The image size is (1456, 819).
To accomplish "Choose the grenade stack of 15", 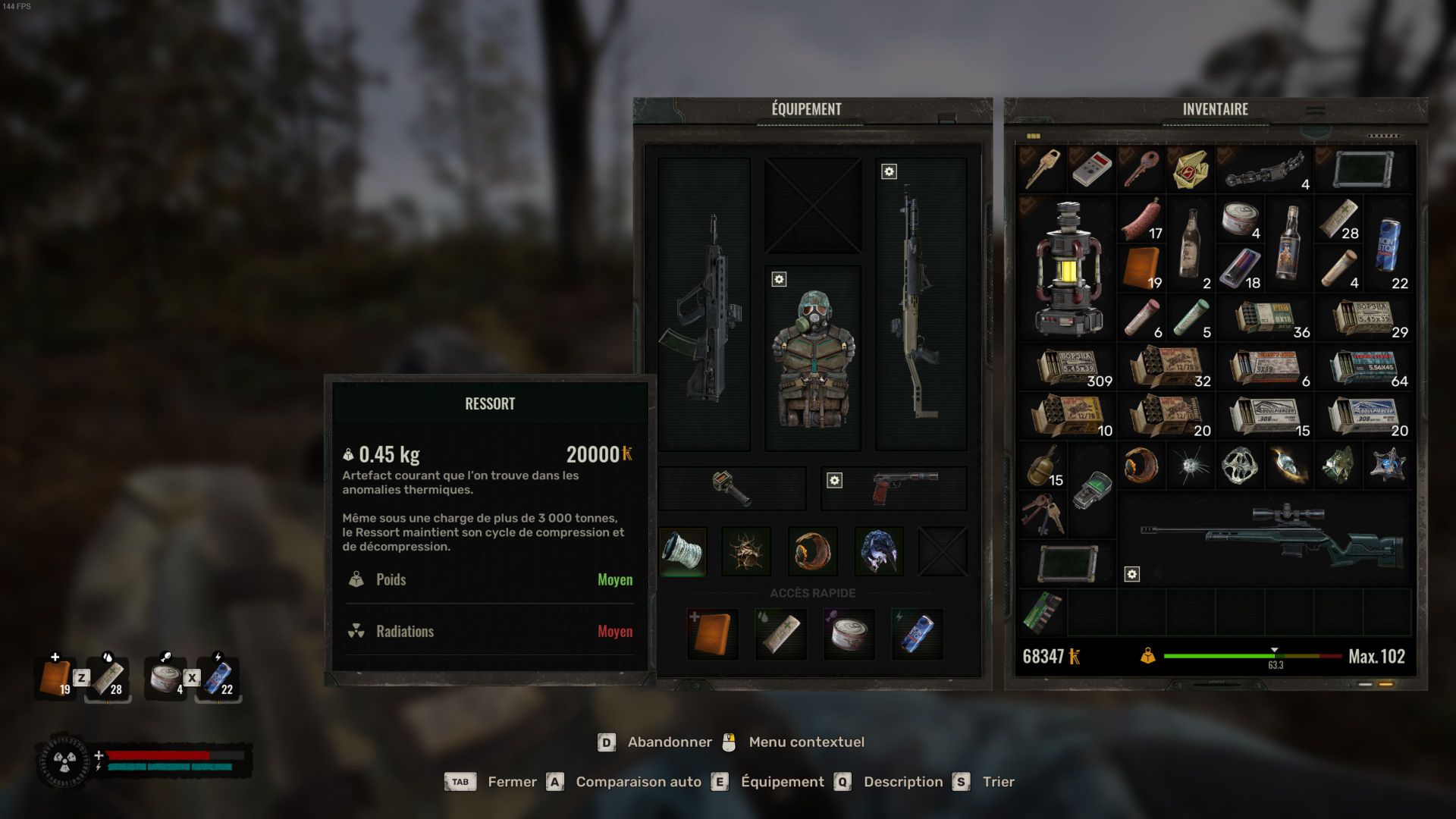I will (1043, 466).
